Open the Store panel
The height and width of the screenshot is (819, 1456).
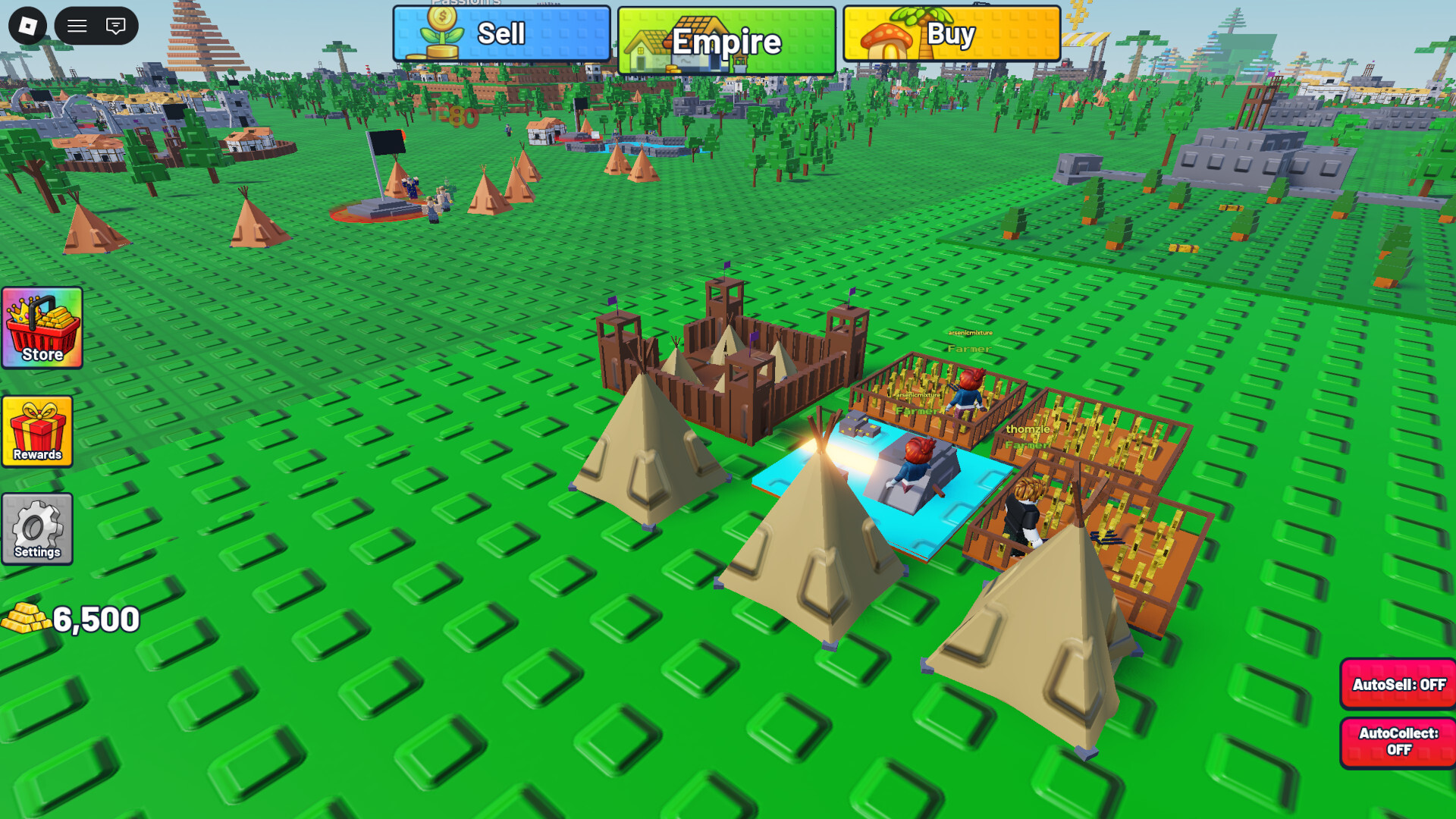tap(42, 330)
